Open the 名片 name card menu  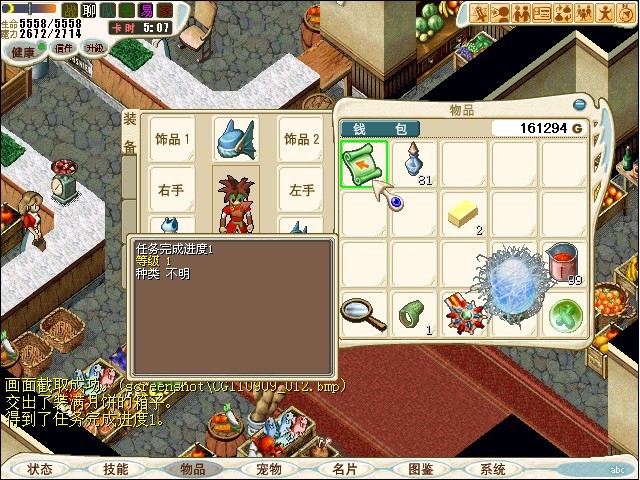[344, 468]
